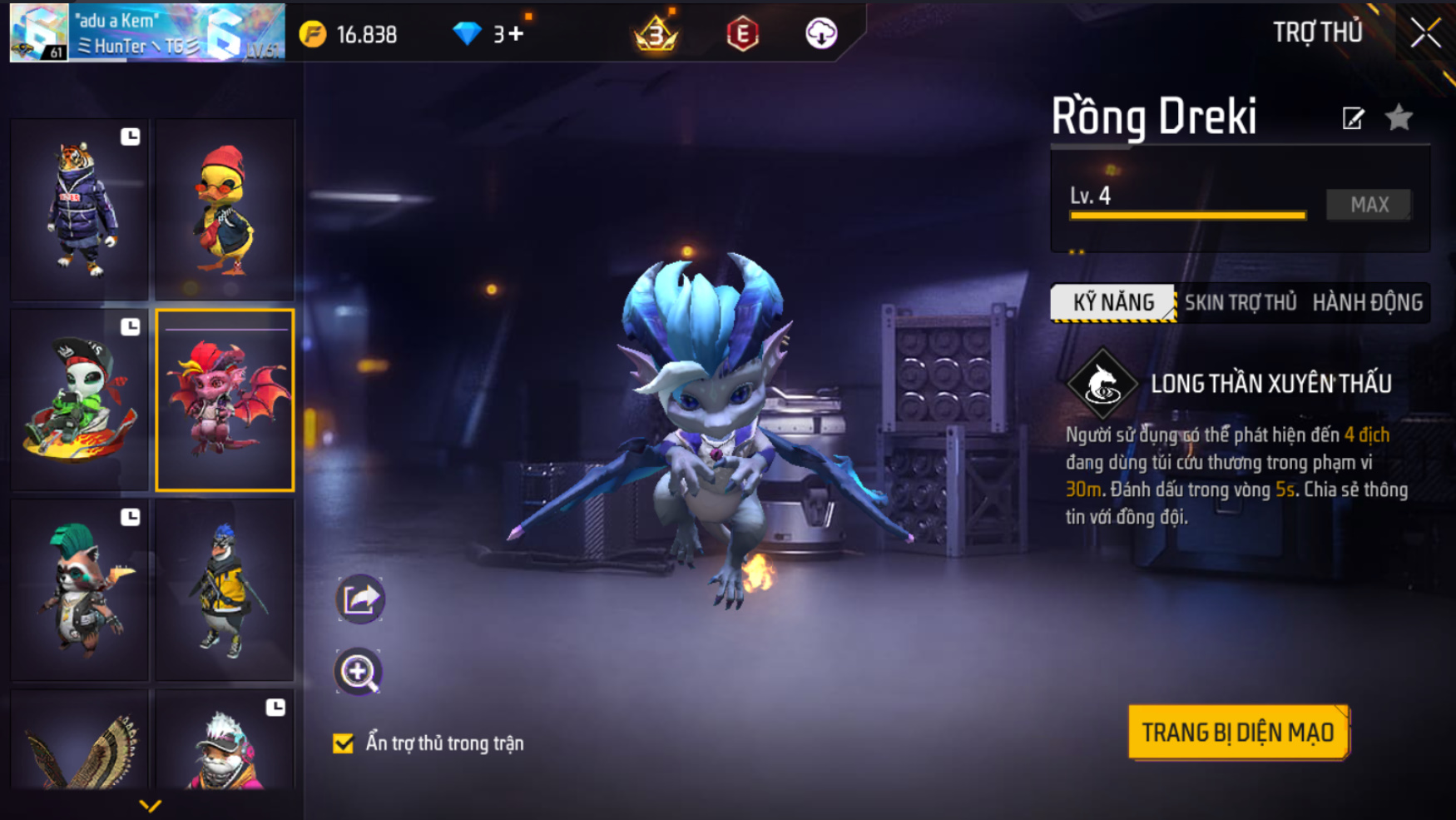Choose the yellow duck pet thumbnail

[x=225, y=209]
